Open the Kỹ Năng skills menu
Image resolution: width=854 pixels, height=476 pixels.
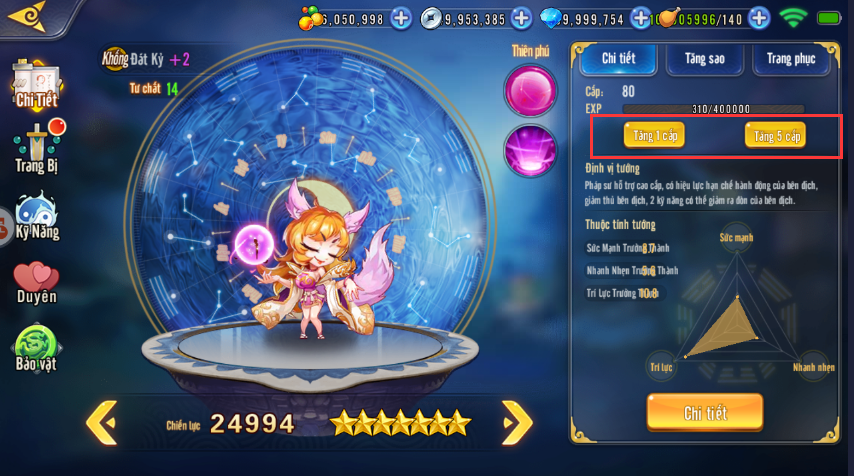(37, 217)
